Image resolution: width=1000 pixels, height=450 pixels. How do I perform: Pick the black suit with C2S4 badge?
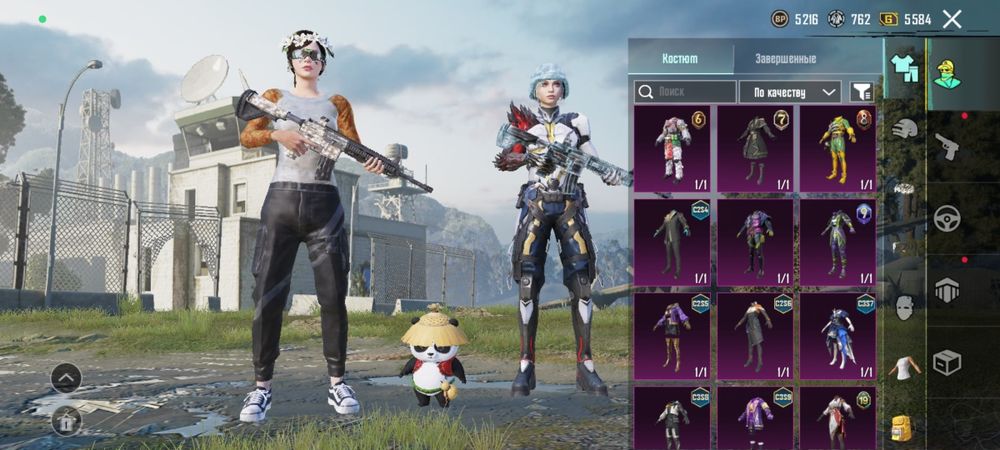(672, 242)
